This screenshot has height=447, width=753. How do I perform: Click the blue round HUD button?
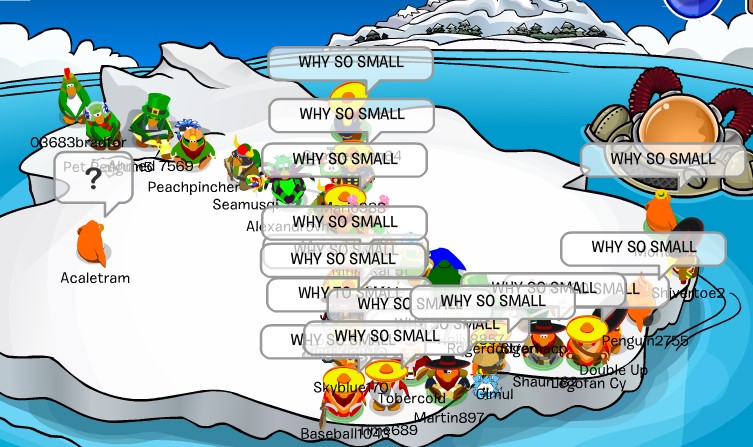pyautogui.click(x=691, y=6)
